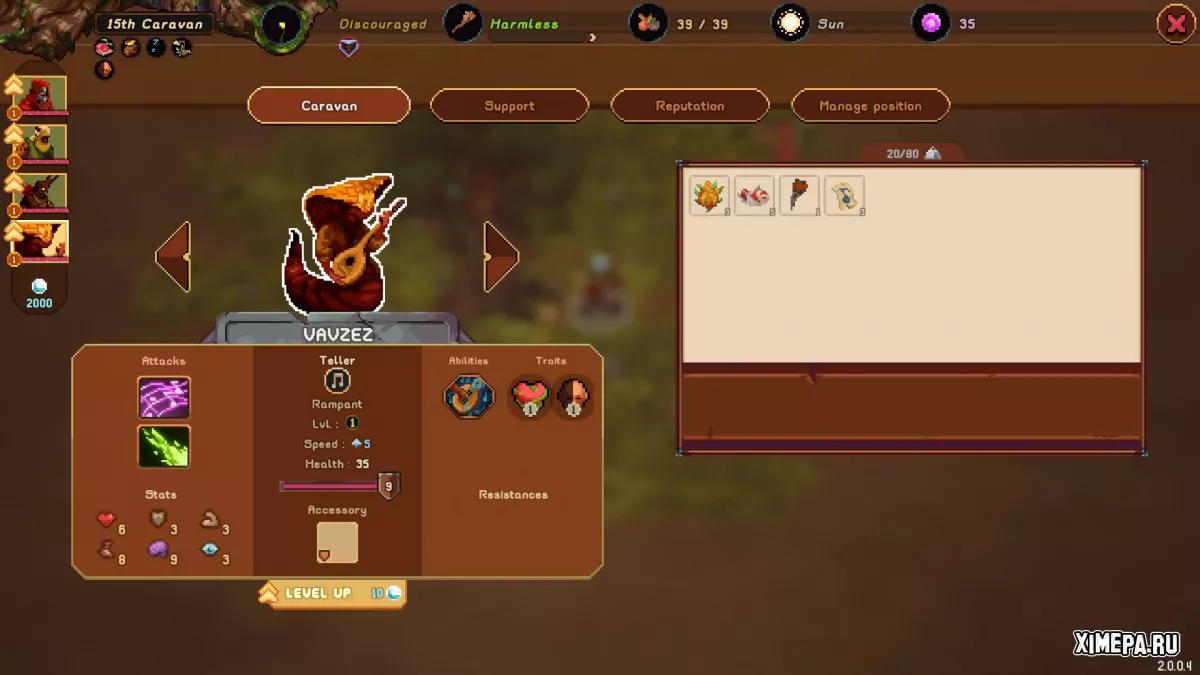Viewport: 1200px width, 675px height.
Task: Open the Reputation tab
Action: coord(690,106)
